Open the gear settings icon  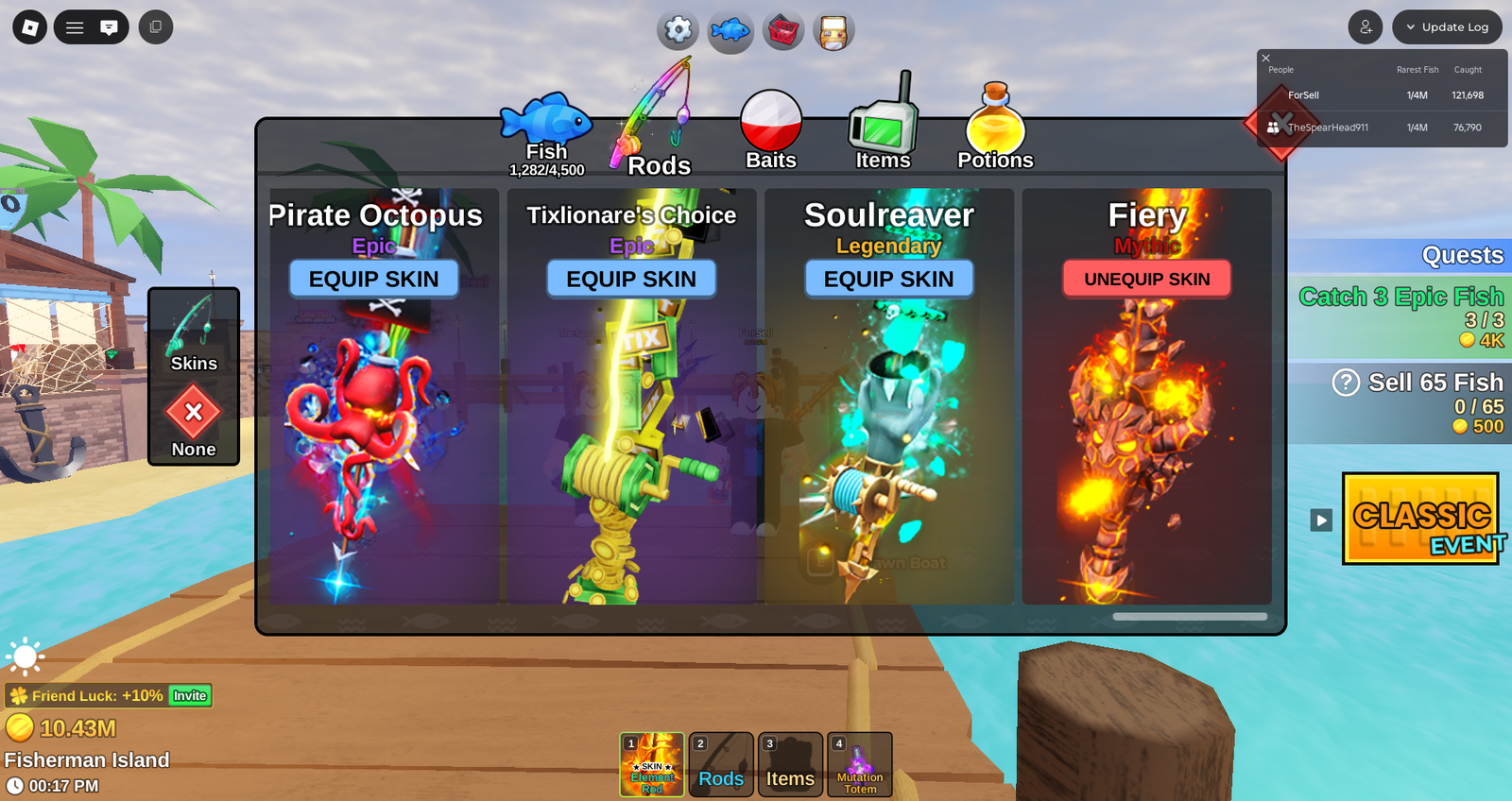point(679,30)
